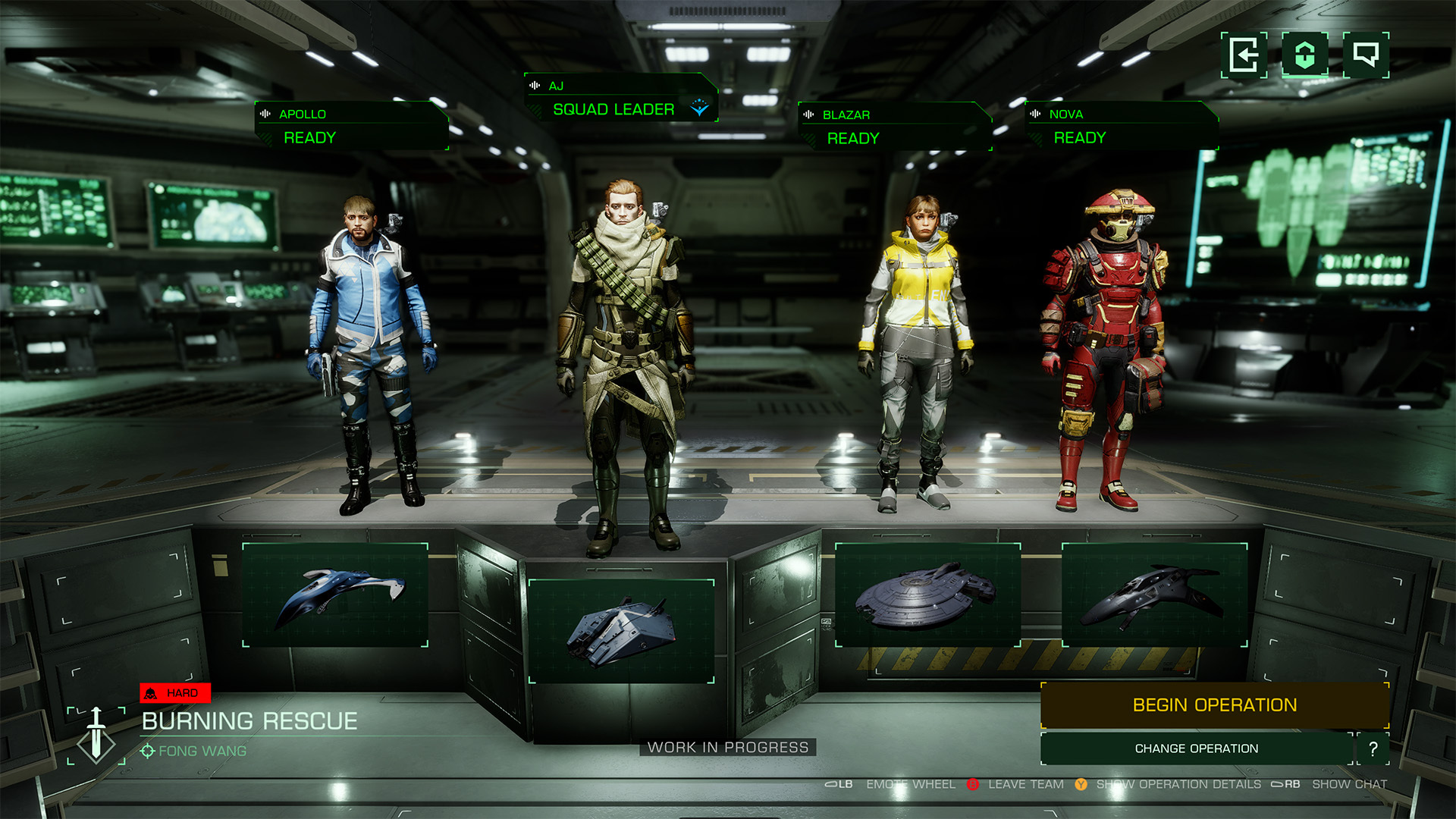The width and height of the screenshot is (1456, 819).
Task: Show the chat speech bubble icon
Action: [x=1366, y=55]
